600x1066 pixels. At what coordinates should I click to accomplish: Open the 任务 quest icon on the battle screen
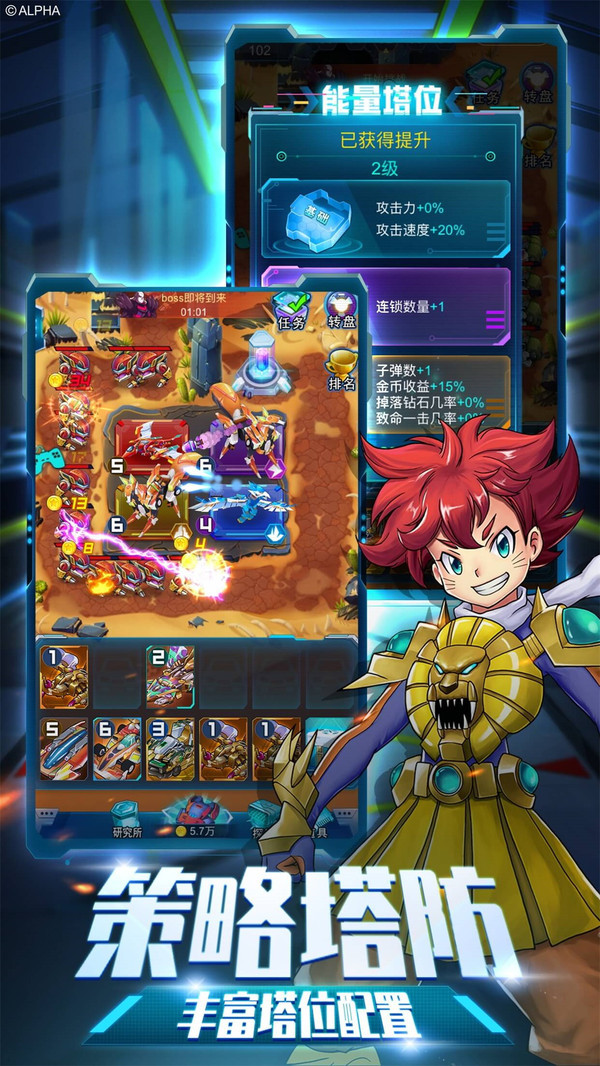pyautogui.click(x=291, y=310)
